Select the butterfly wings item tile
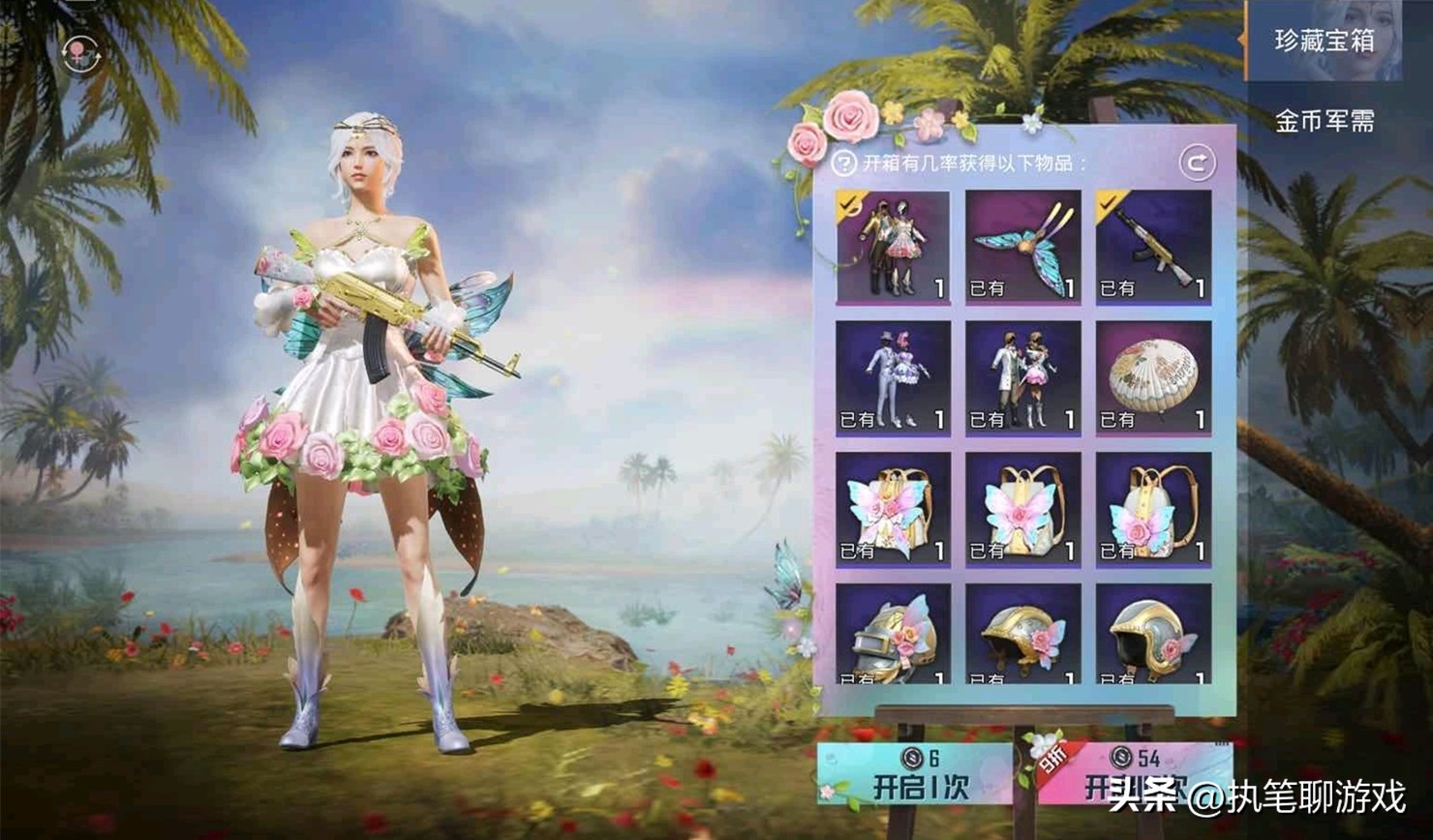 [x=1022, y=247]
